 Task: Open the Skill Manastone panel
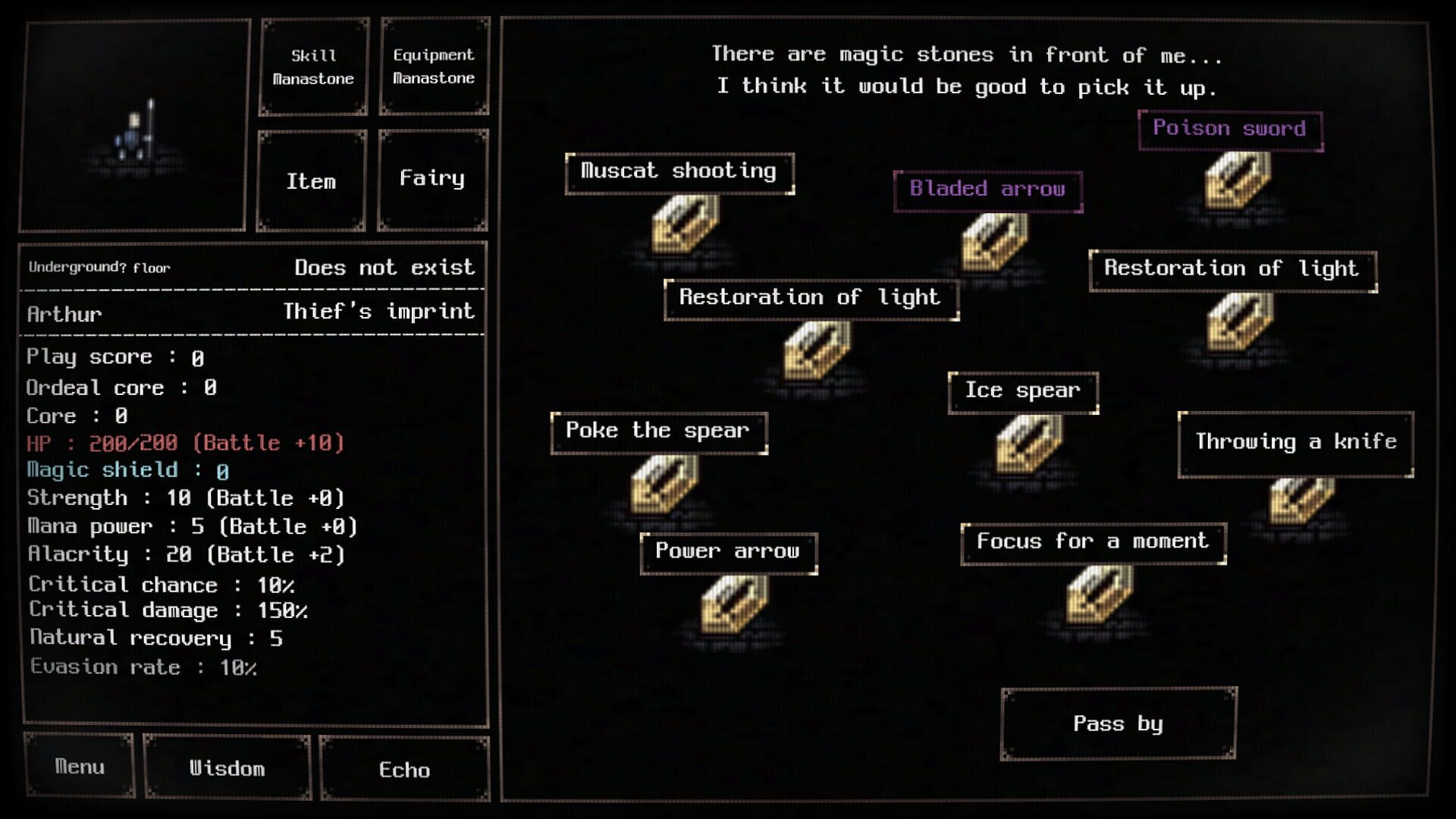tap(313, 66)
